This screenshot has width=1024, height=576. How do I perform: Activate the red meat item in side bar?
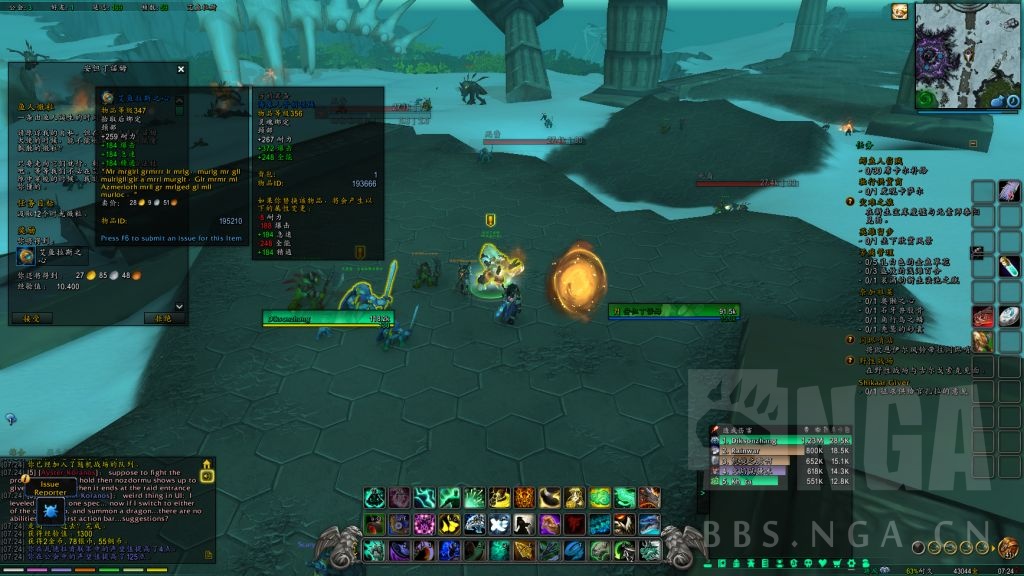click(x=983, y=316)
